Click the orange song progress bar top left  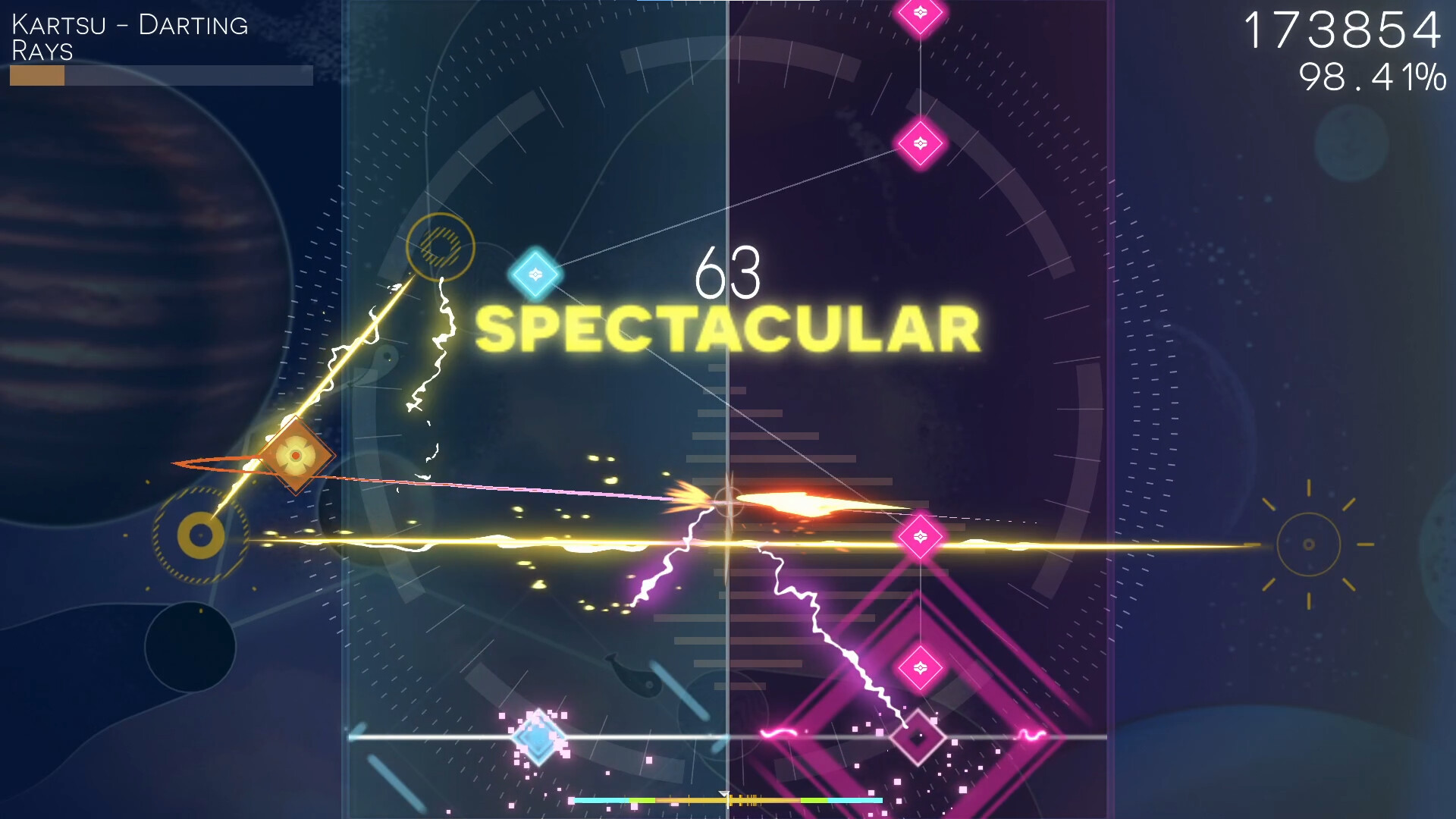pyautogui.click(x=36, y=76)
